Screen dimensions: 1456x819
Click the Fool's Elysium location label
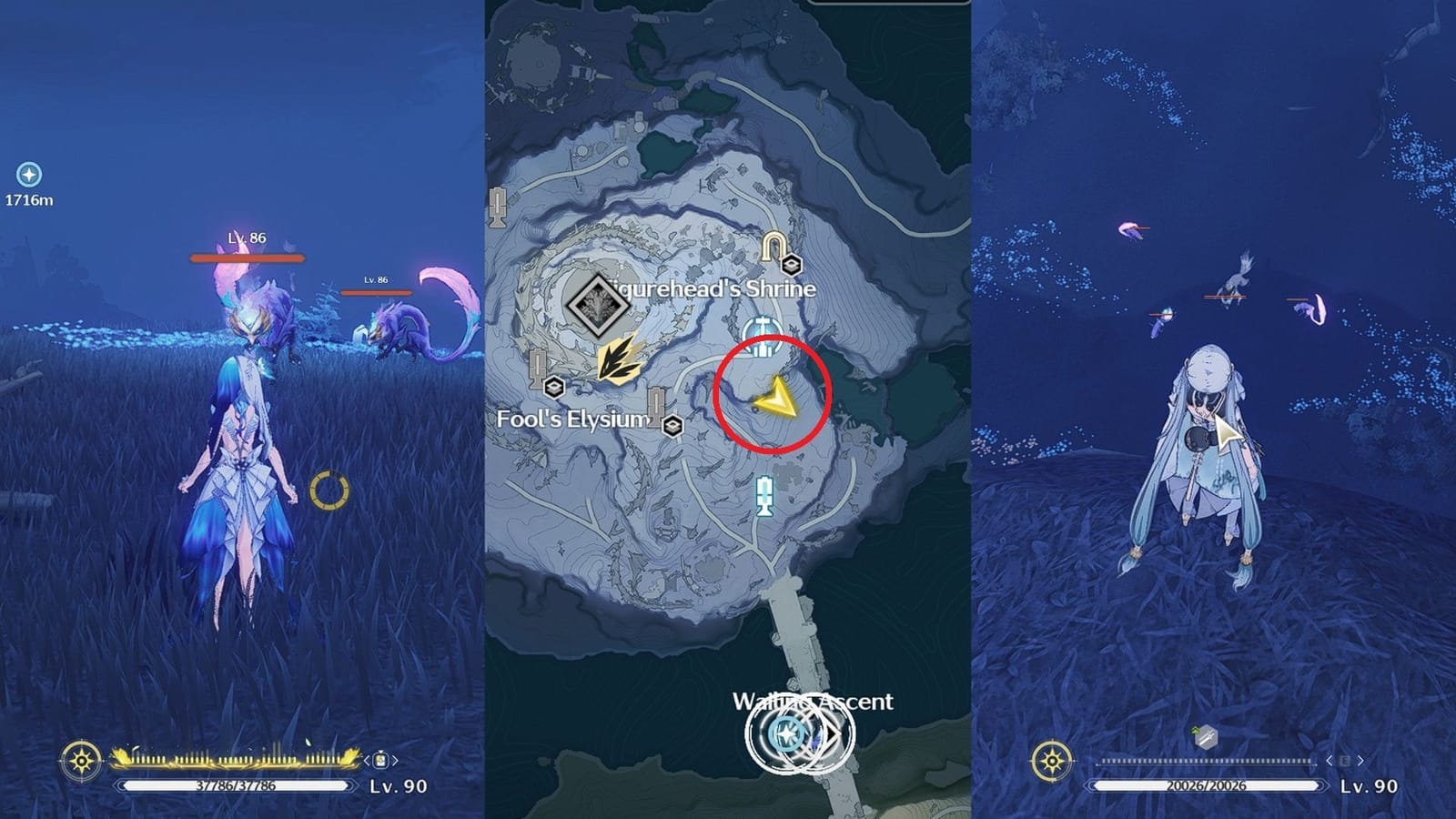click(572, 419)
